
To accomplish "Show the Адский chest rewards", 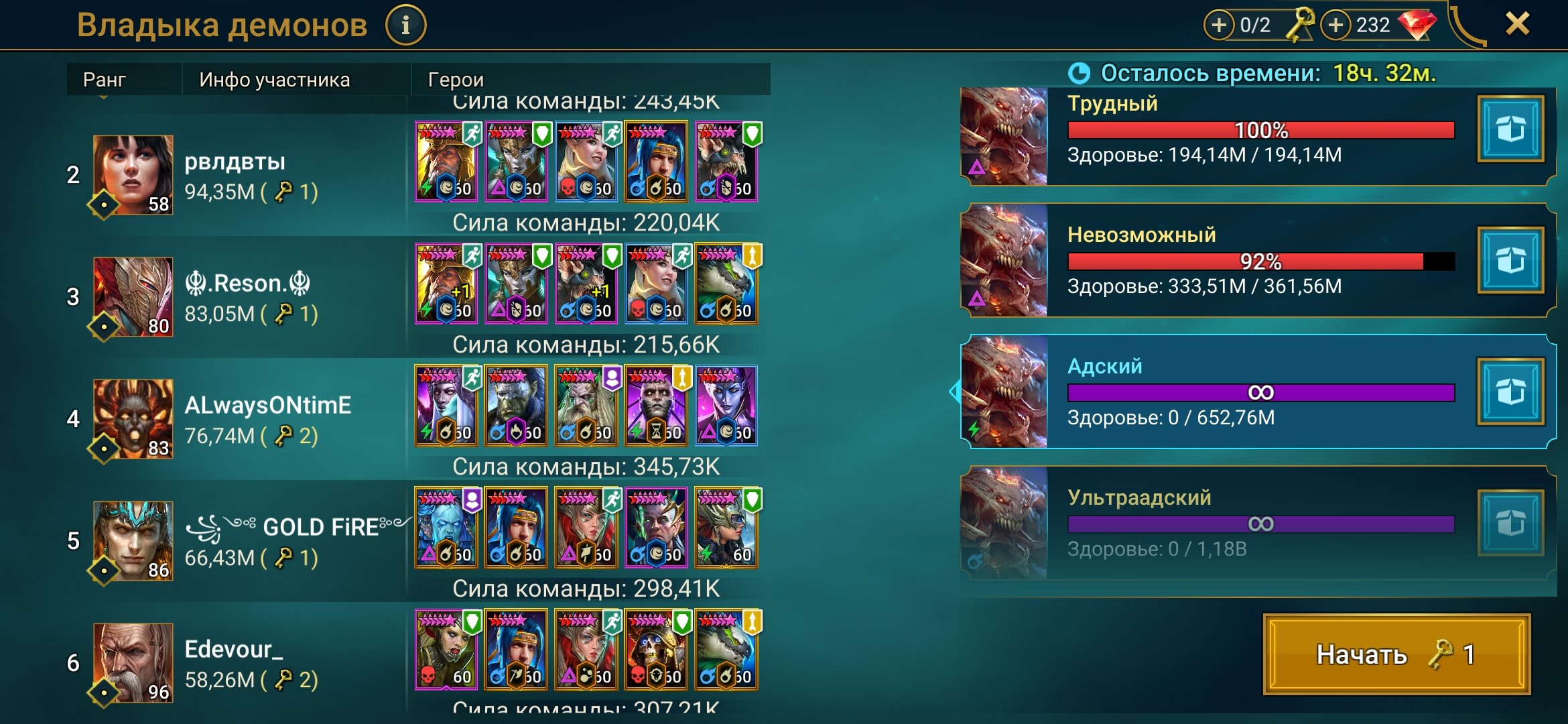I will 1510,391.
